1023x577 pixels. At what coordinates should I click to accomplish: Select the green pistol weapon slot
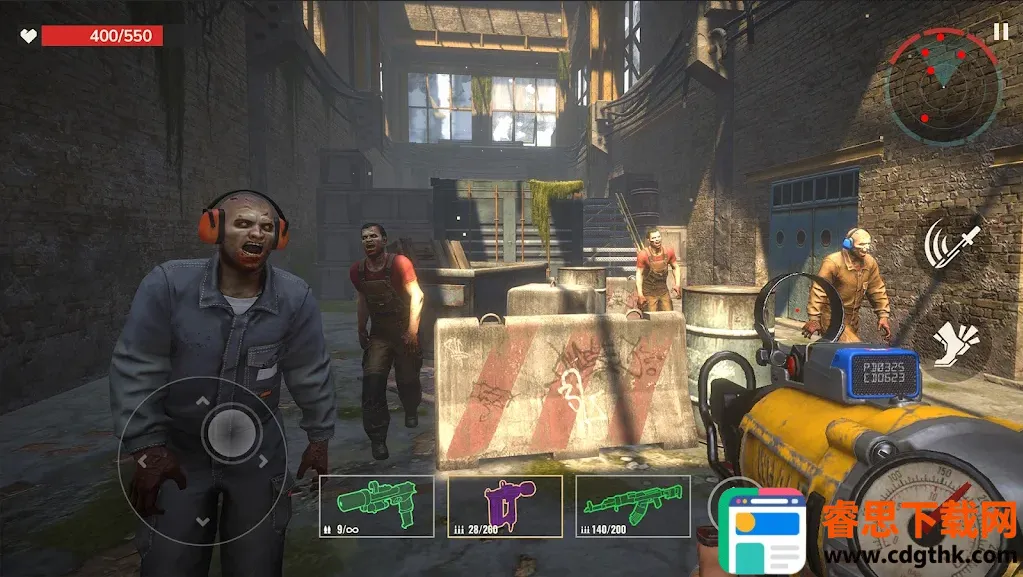[x=376, y=505]
